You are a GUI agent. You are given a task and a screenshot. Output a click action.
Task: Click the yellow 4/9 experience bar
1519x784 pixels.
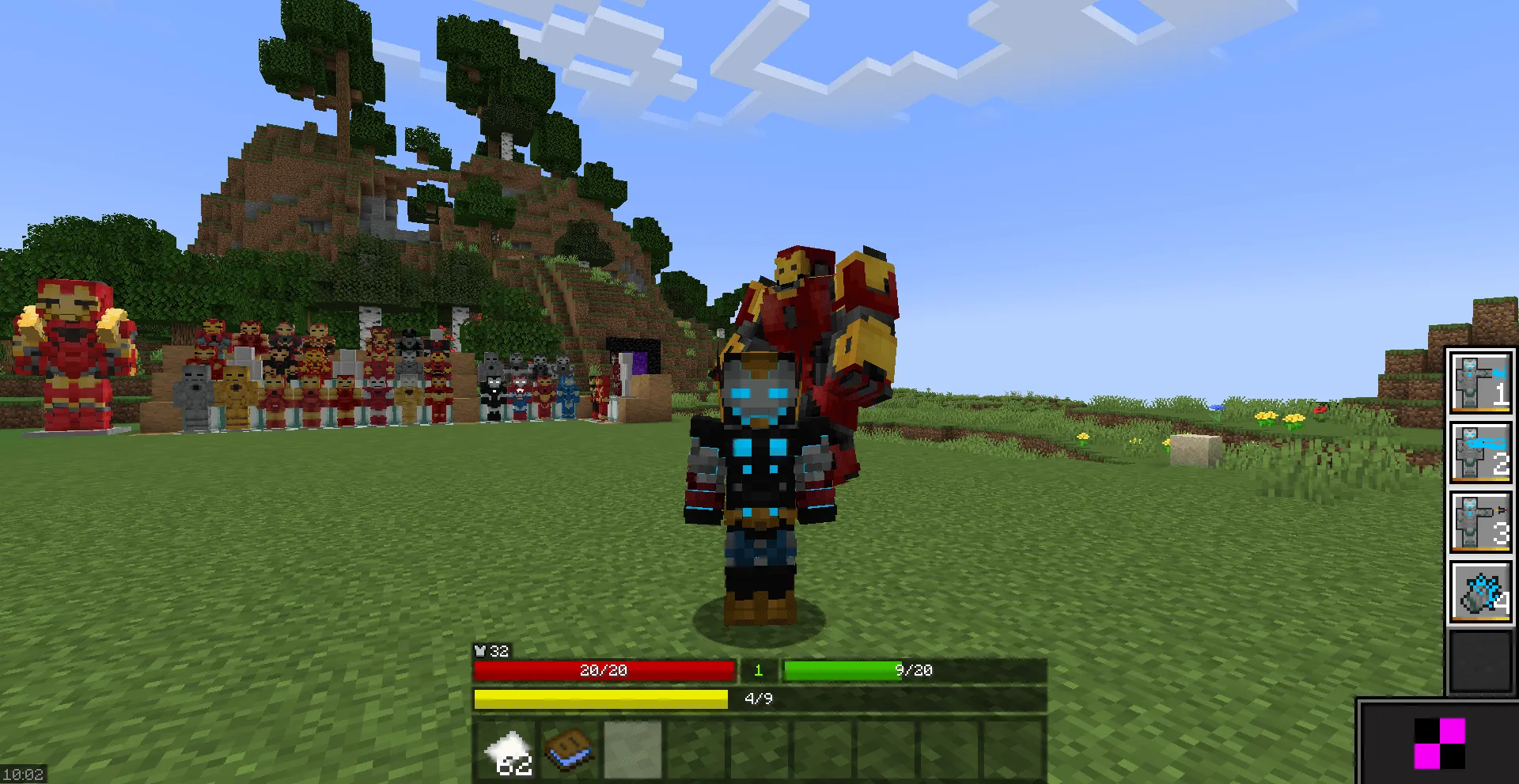[x=601, y=698]
